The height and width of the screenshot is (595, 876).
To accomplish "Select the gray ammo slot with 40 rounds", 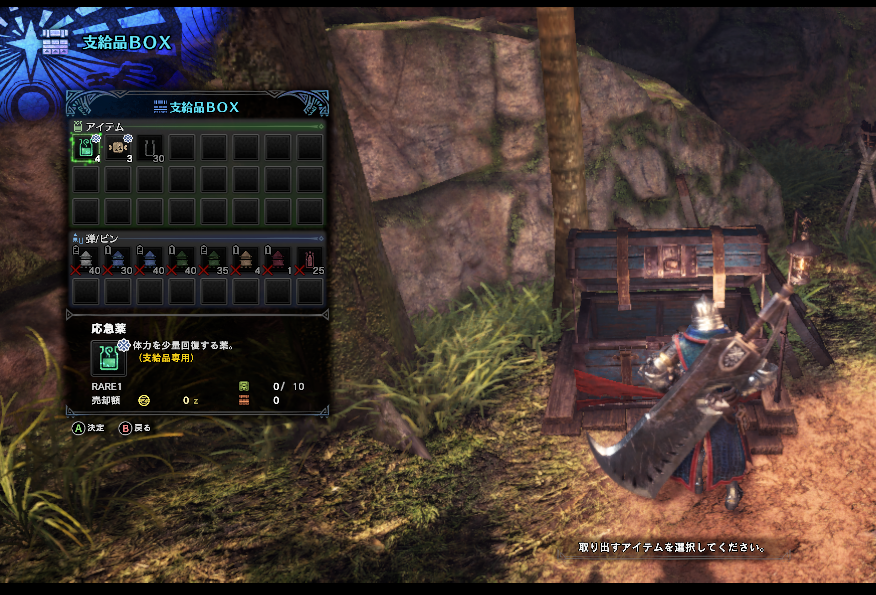I will tap(86, 260).
